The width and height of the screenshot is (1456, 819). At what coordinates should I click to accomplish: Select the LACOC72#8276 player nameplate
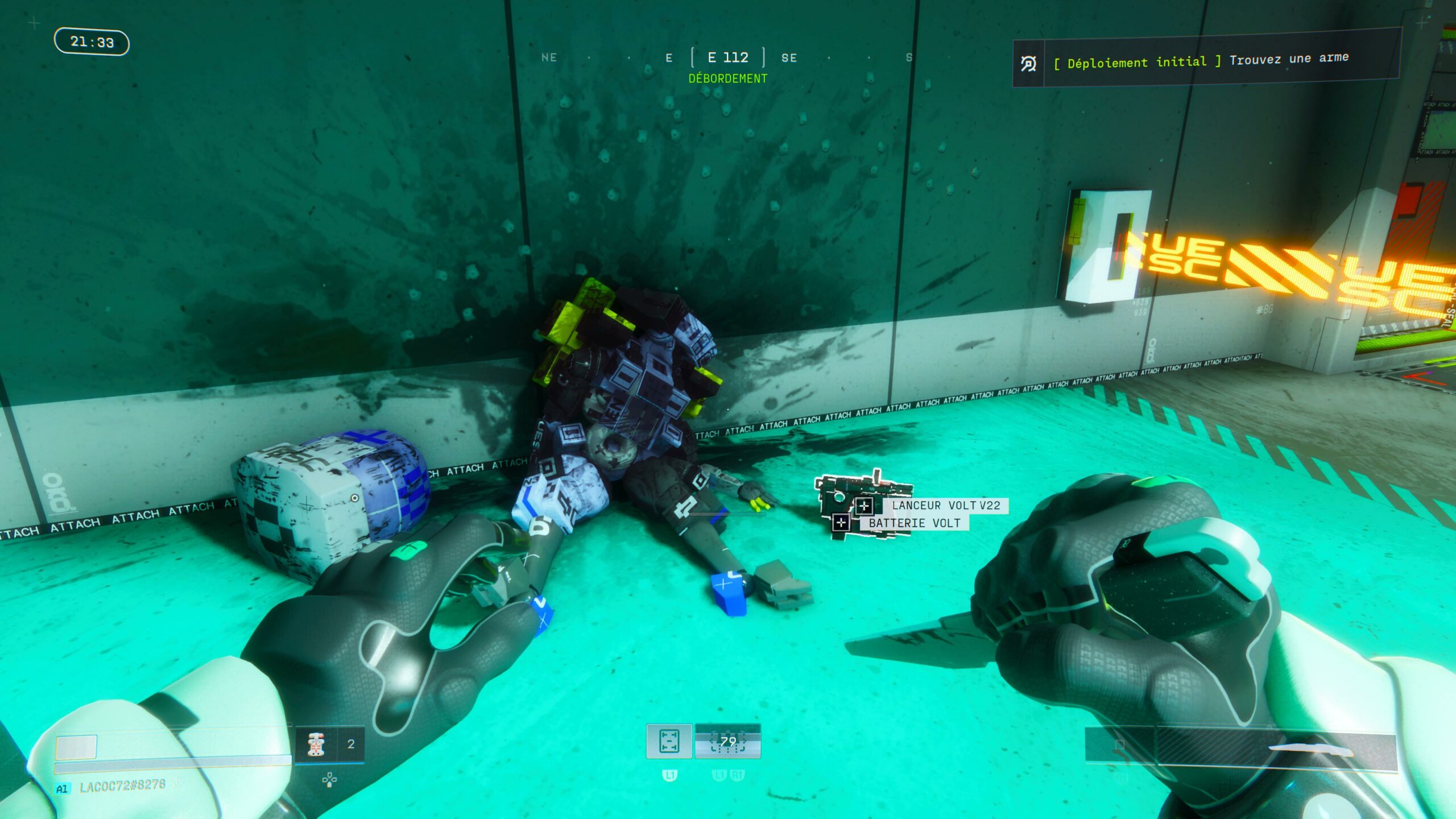click(x=122, y=787)
